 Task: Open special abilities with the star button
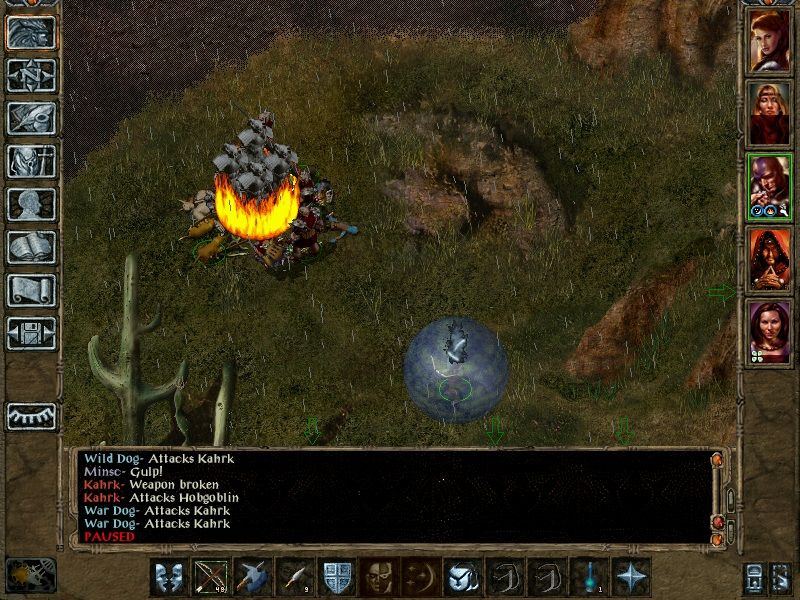631,577
